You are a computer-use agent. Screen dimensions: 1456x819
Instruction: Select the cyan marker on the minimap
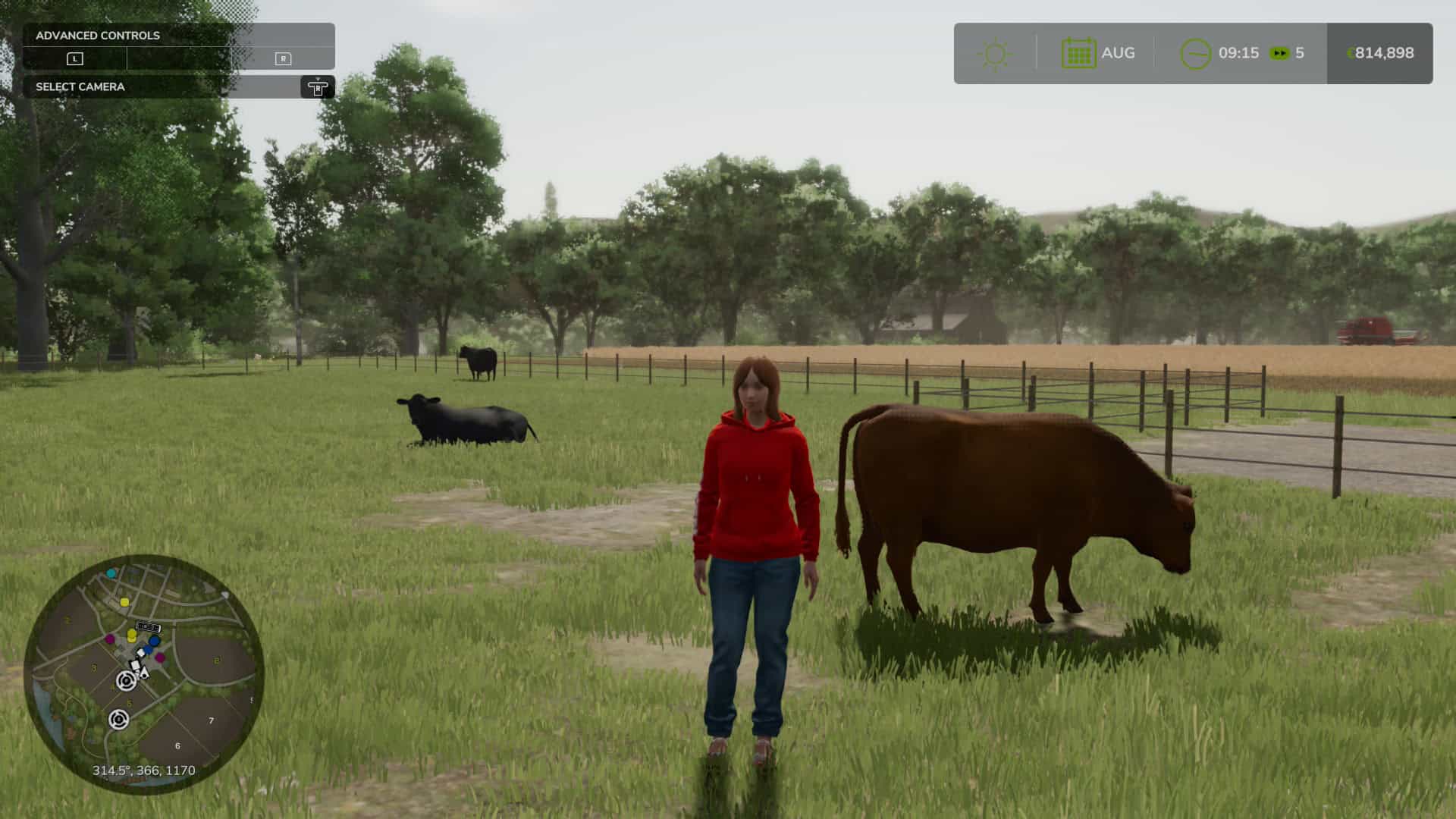click(111, 573)
